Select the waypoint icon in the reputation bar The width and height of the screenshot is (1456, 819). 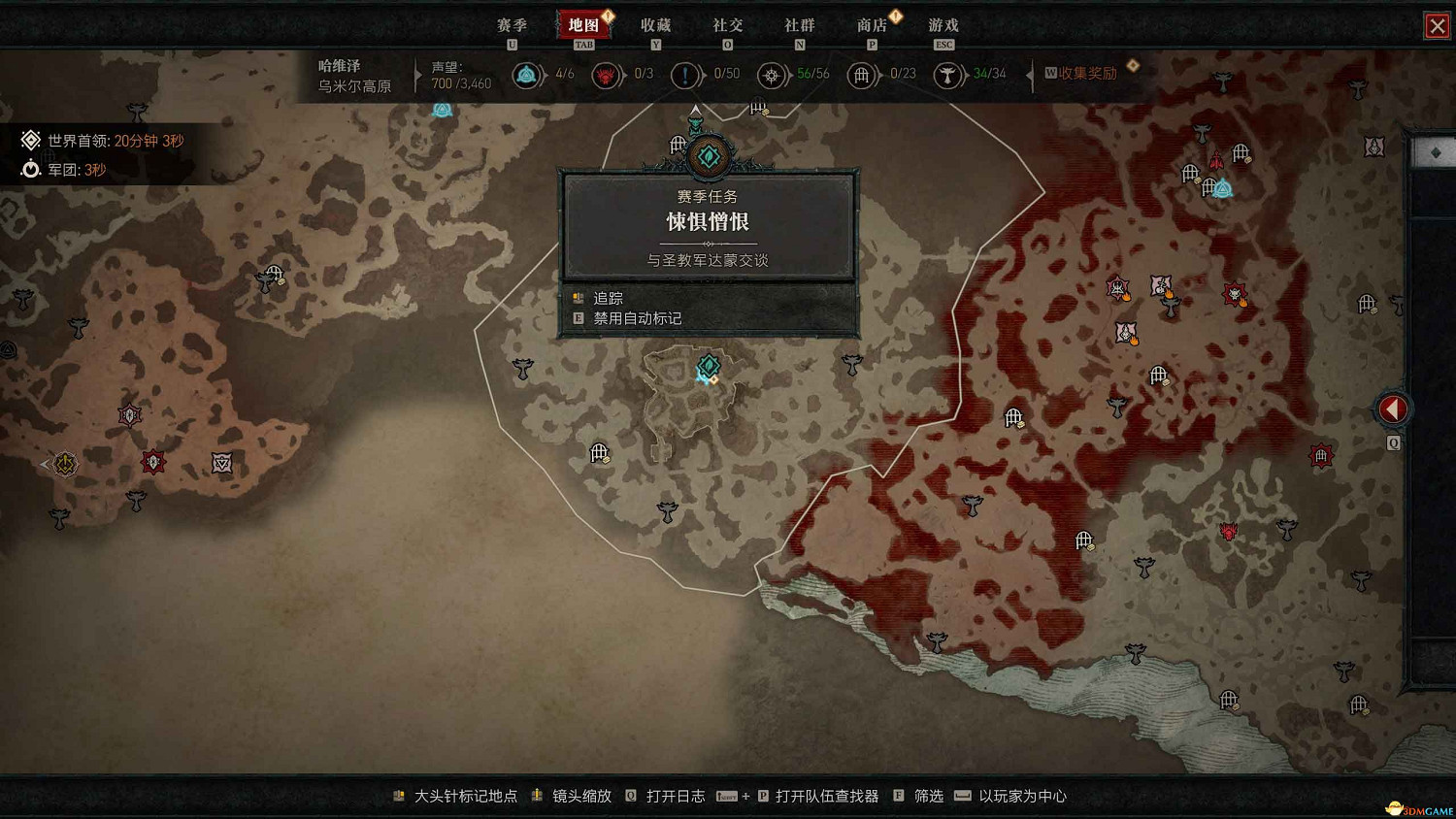pos(528,74)
